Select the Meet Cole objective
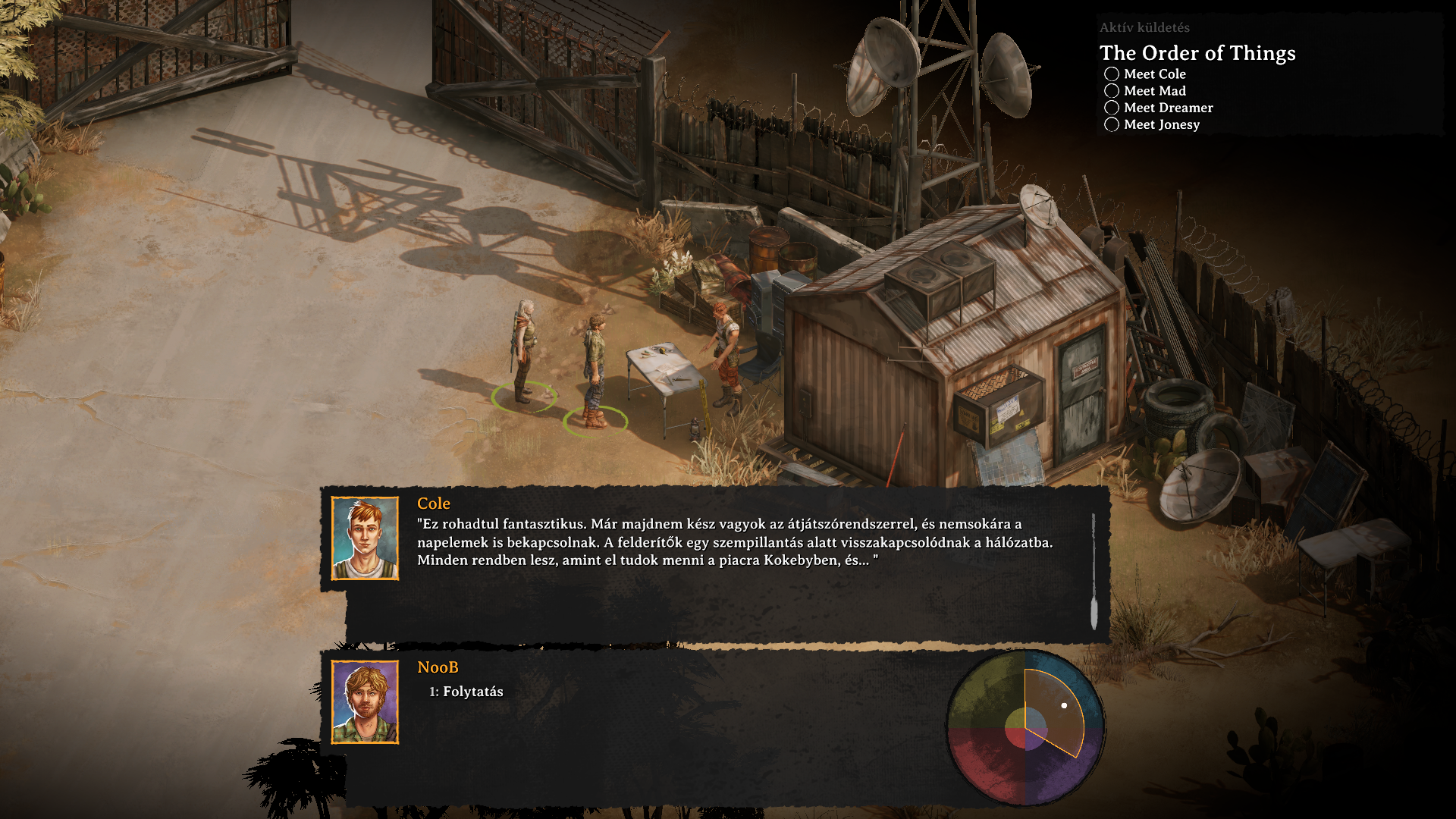This screenshot has height=819, width=1456. tap(1154, 74)
